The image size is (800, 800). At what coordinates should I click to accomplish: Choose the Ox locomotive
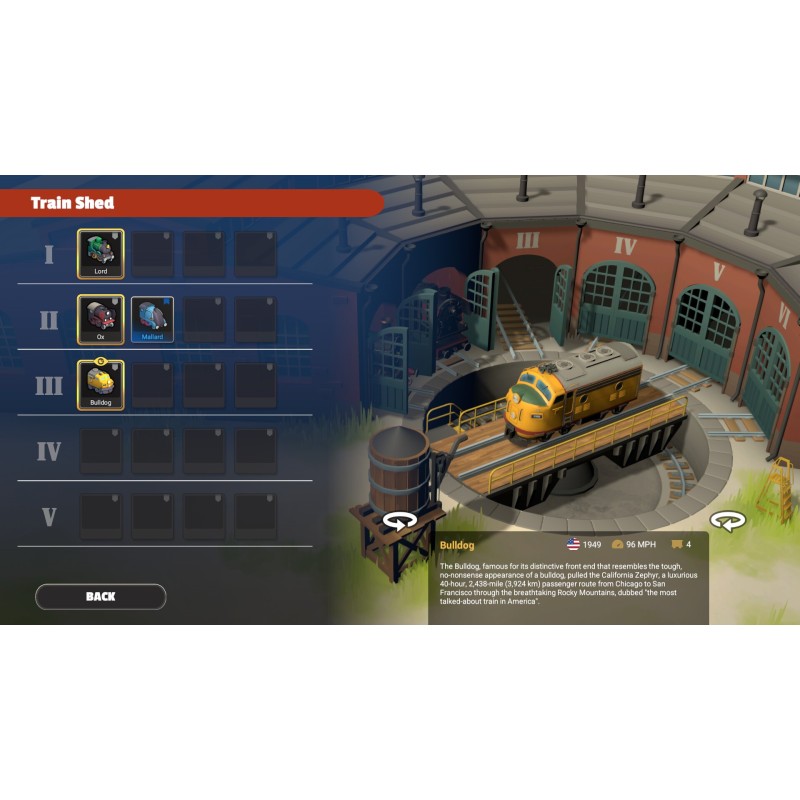pyautogui.click(x=101, y=319)
